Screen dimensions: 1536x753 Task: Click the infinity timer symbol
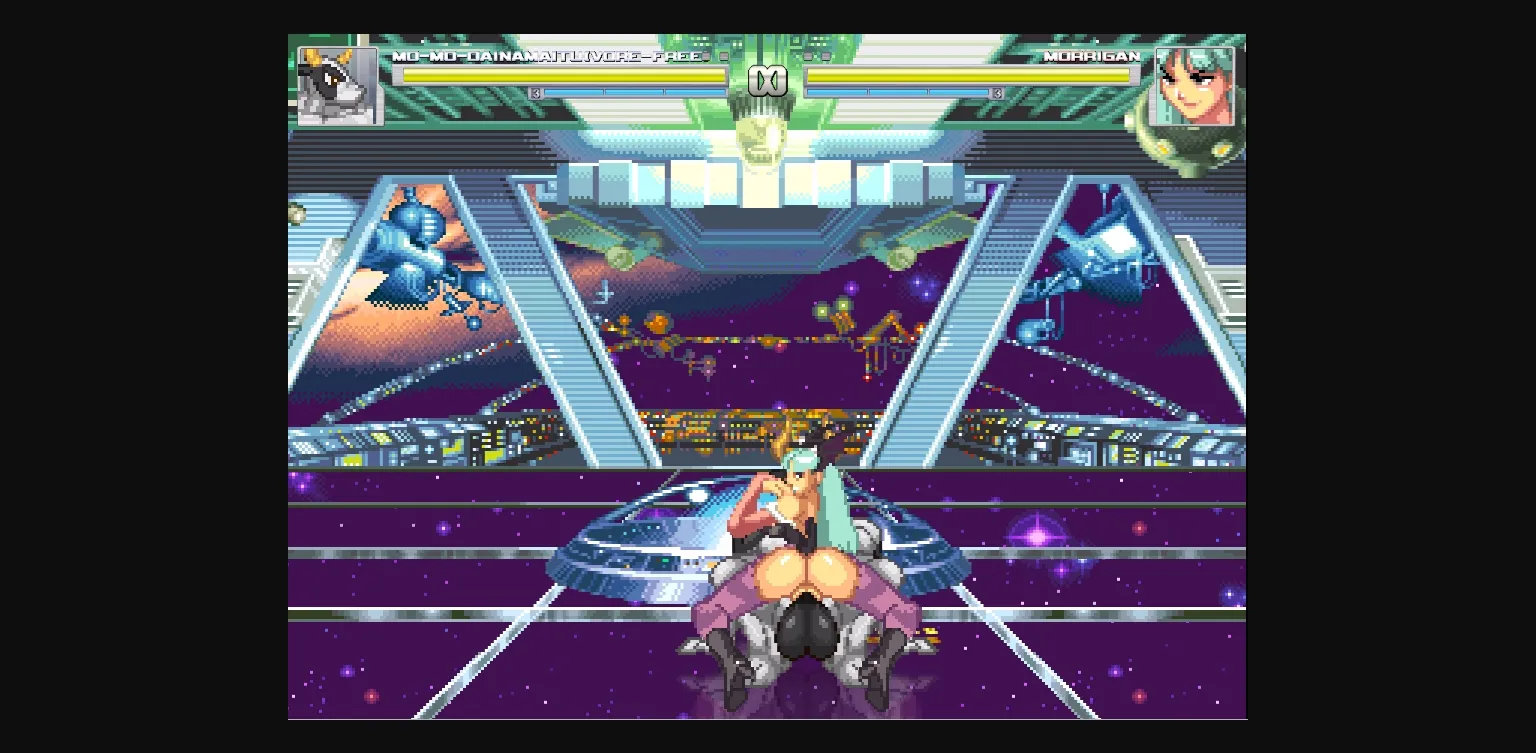[x=768, y=80]
